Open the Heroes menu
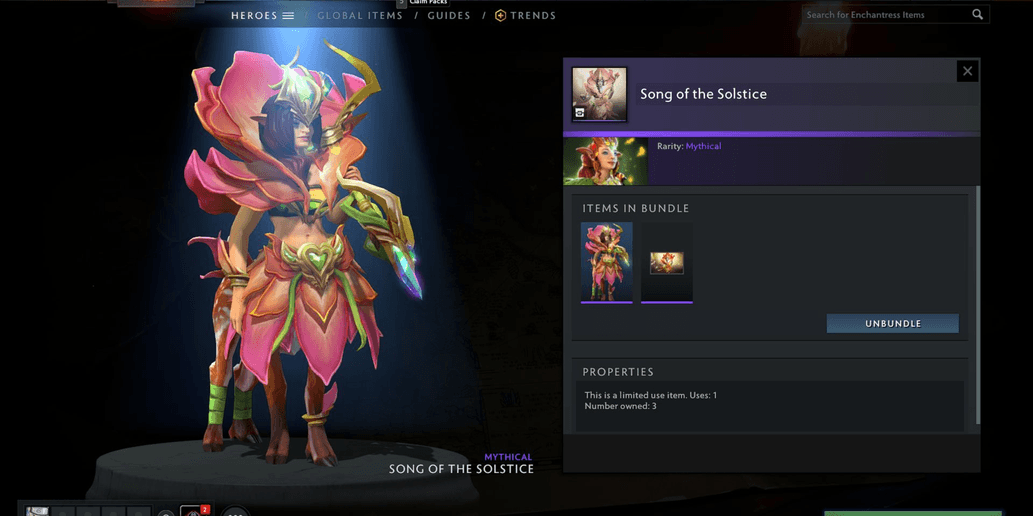This screenshot has height=516, width=1033. pyautogui.click(x=262, y=16)
